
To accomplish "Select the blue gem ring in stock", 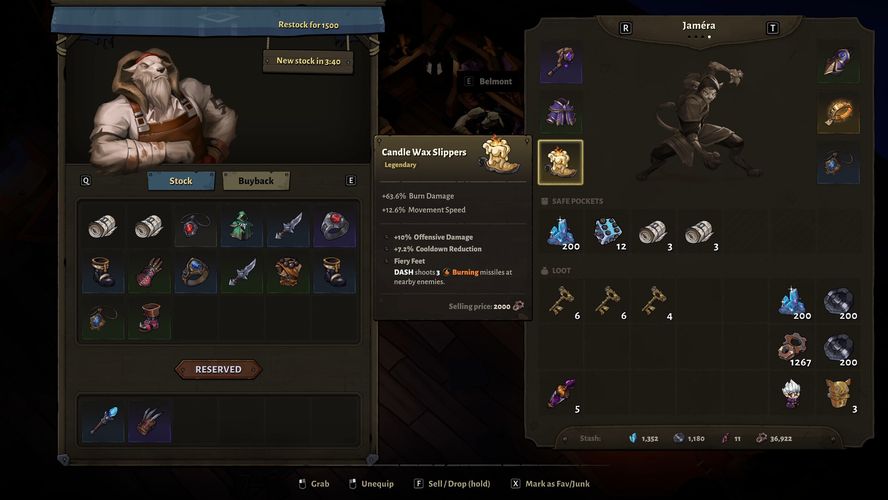I will [194, 273].
